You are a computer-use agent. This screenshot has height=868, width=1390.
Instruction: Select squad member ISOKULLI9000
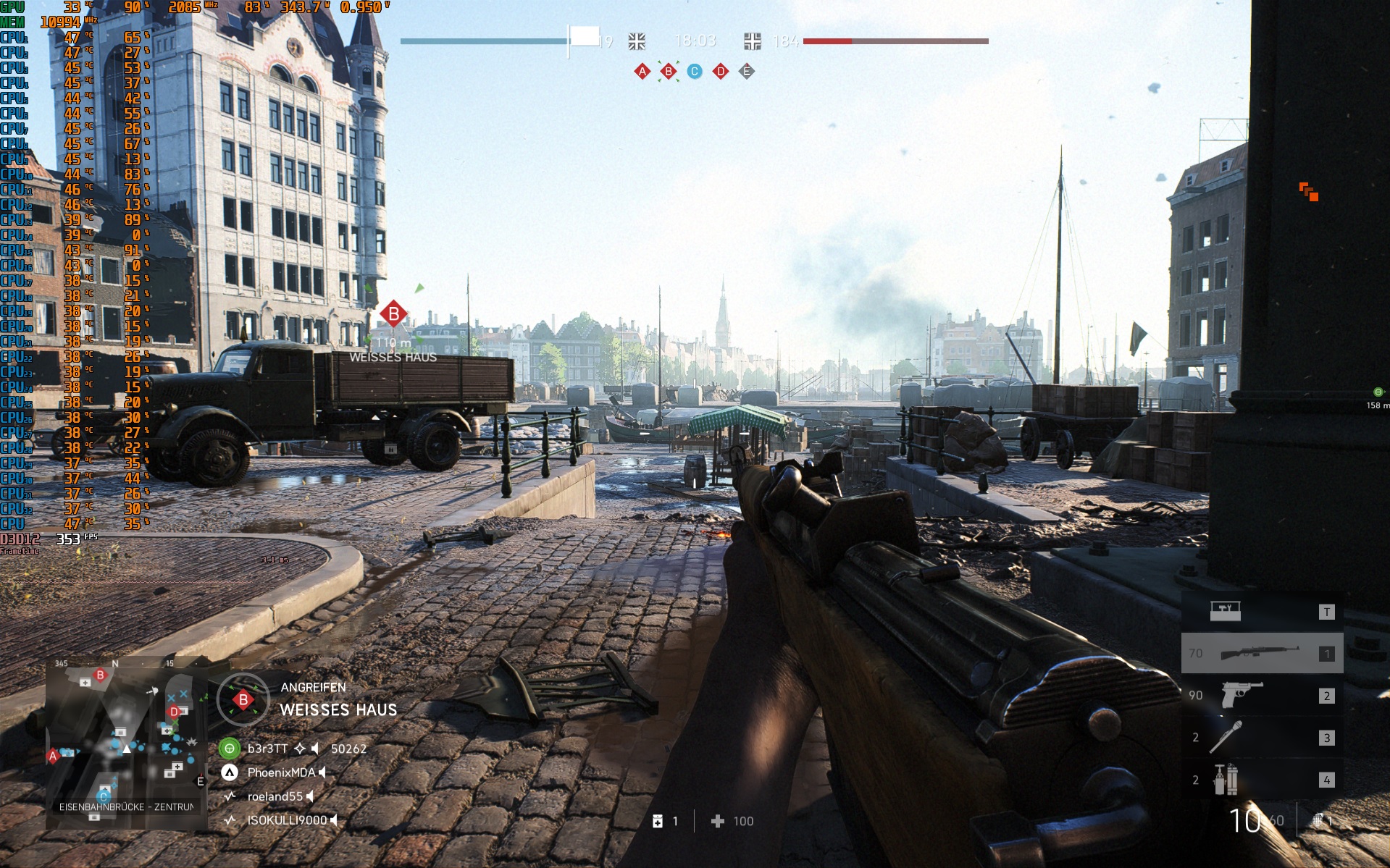coord(287,820)
